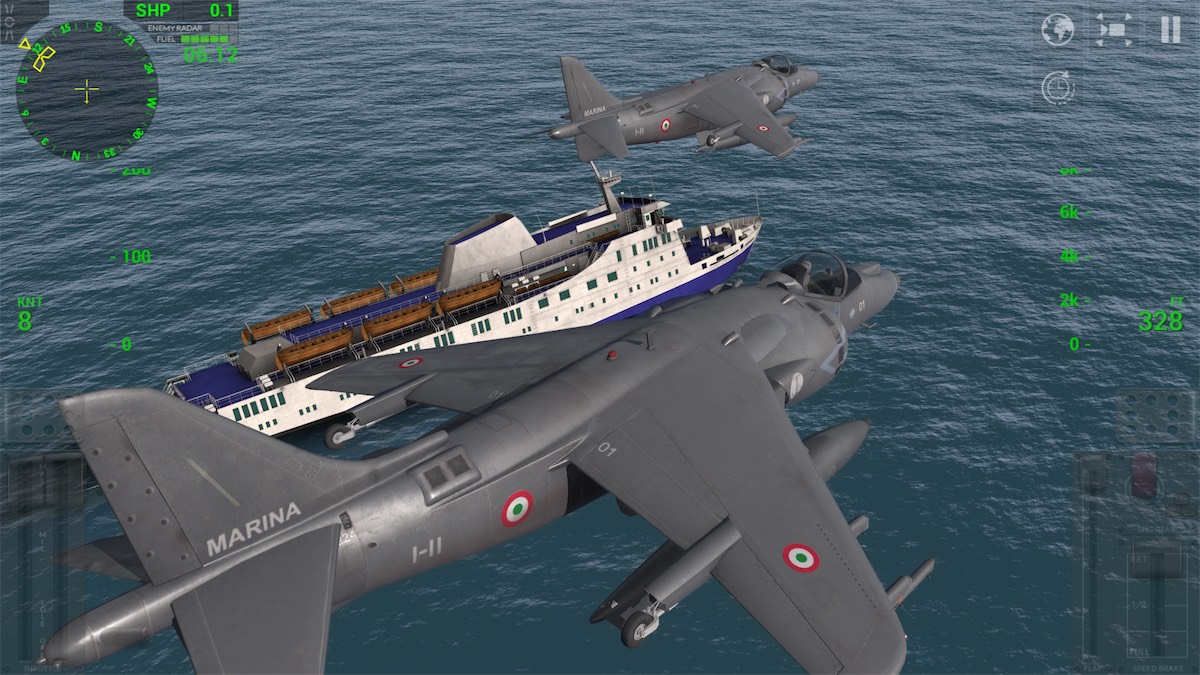Switch camera view with the camera arrows icon
The image size is (1200, 675).
1114,30
